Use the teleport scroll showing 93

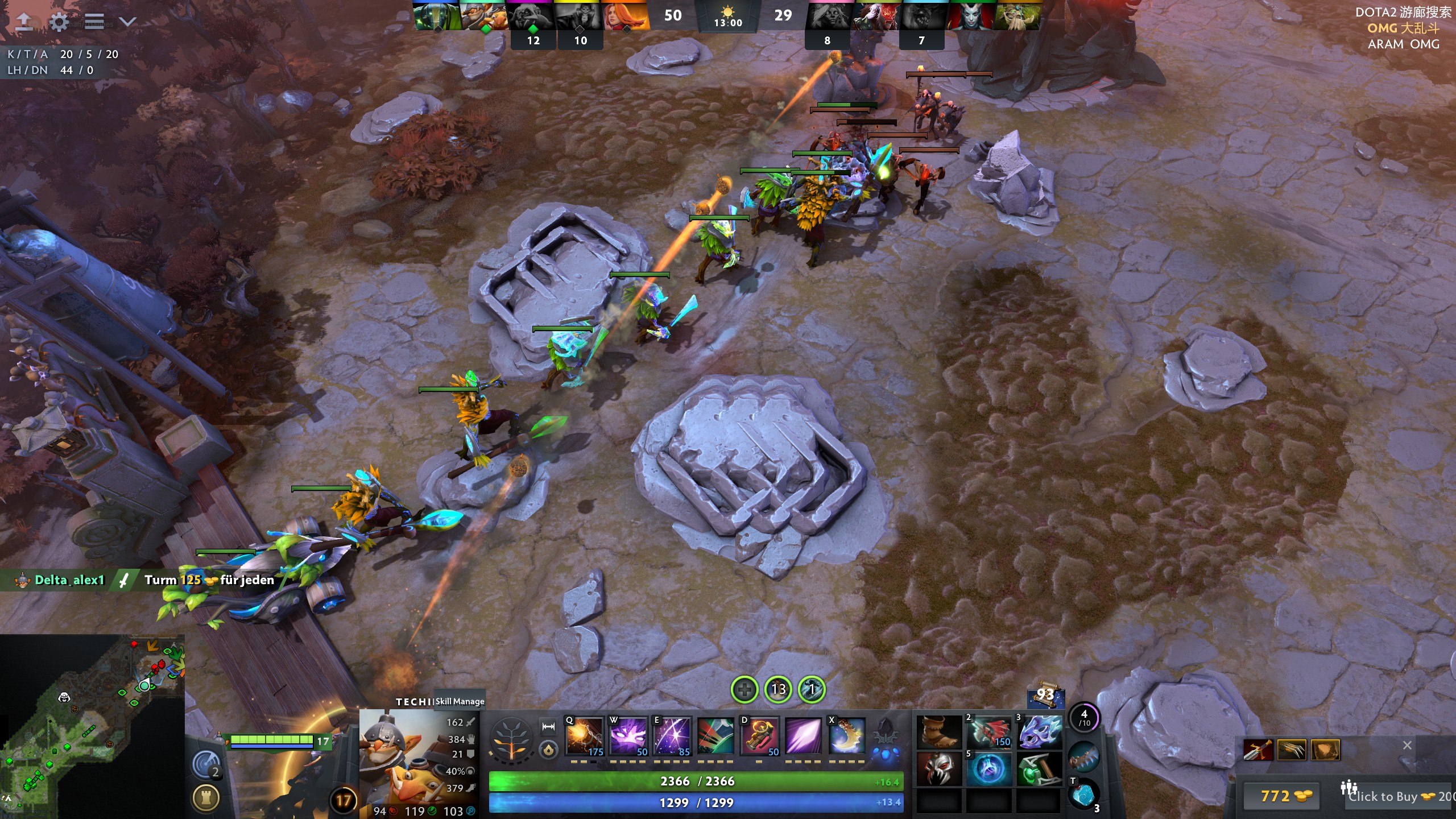click(x=1045, y=696)
